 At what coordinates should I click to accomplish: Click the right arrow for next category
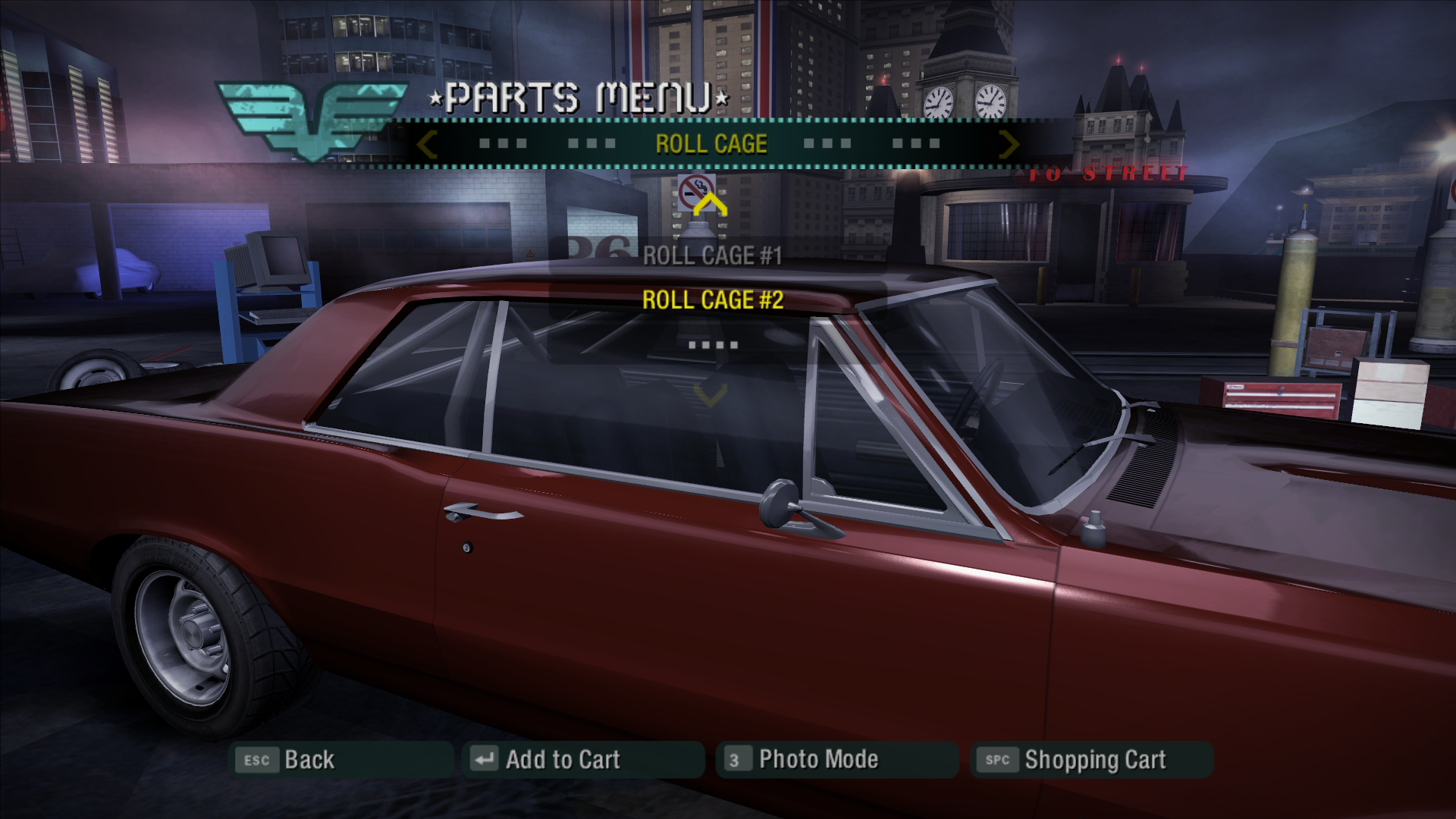coord(1009,144)
